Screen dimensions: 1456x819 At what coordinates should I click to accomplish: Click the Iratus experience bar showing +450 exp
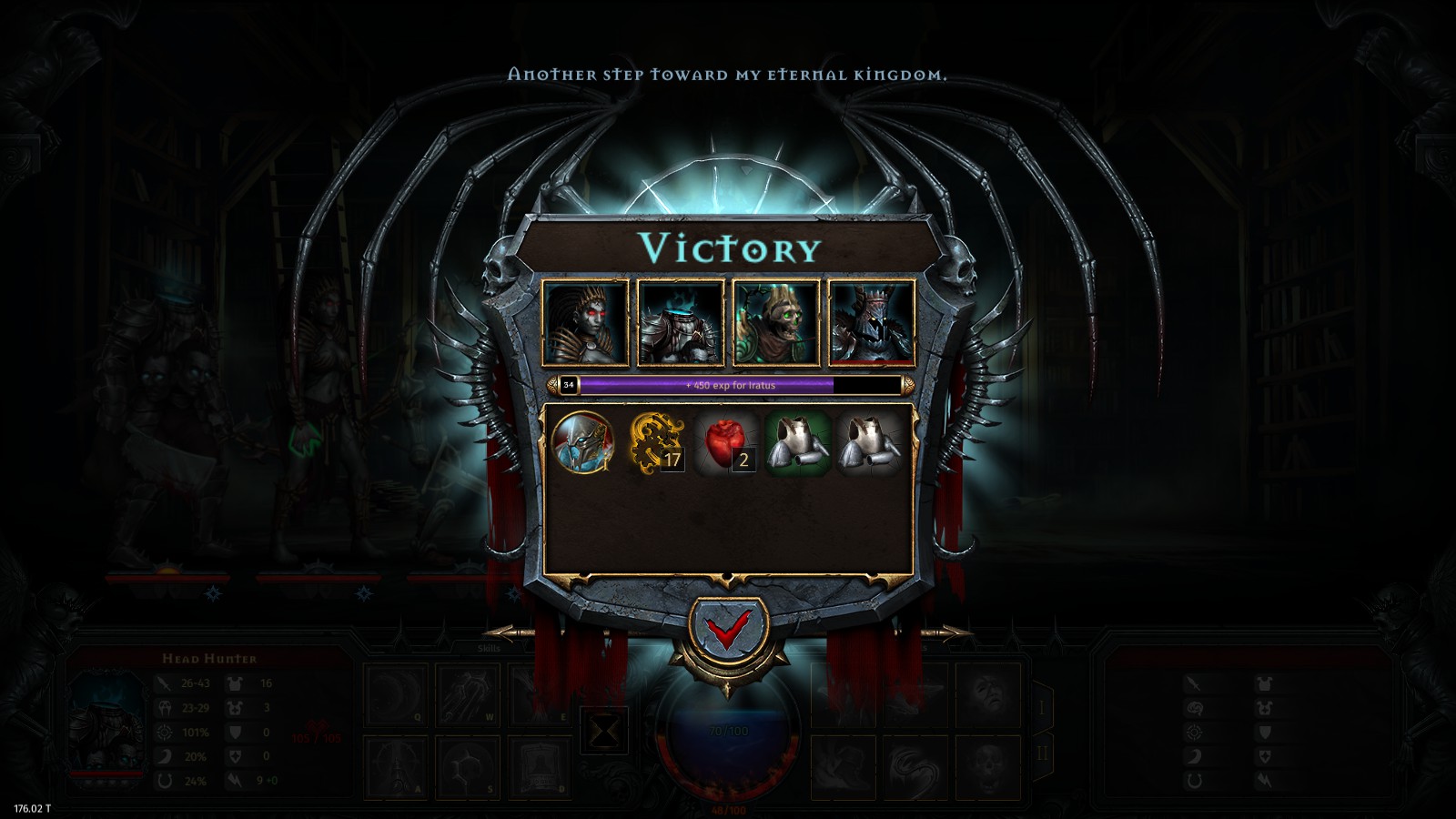728,386
